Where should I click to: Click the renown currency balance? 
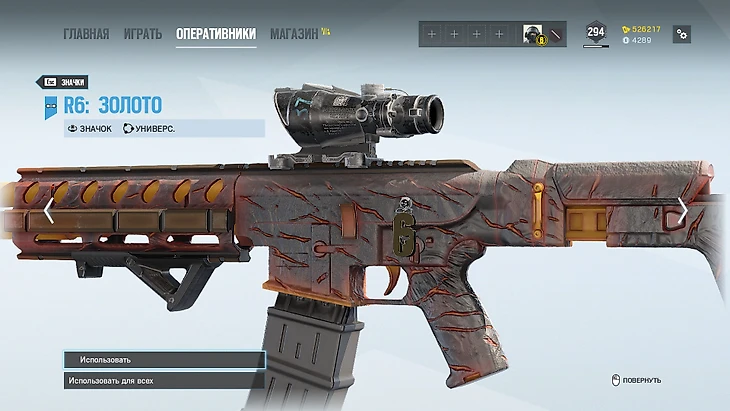(642, 29)
